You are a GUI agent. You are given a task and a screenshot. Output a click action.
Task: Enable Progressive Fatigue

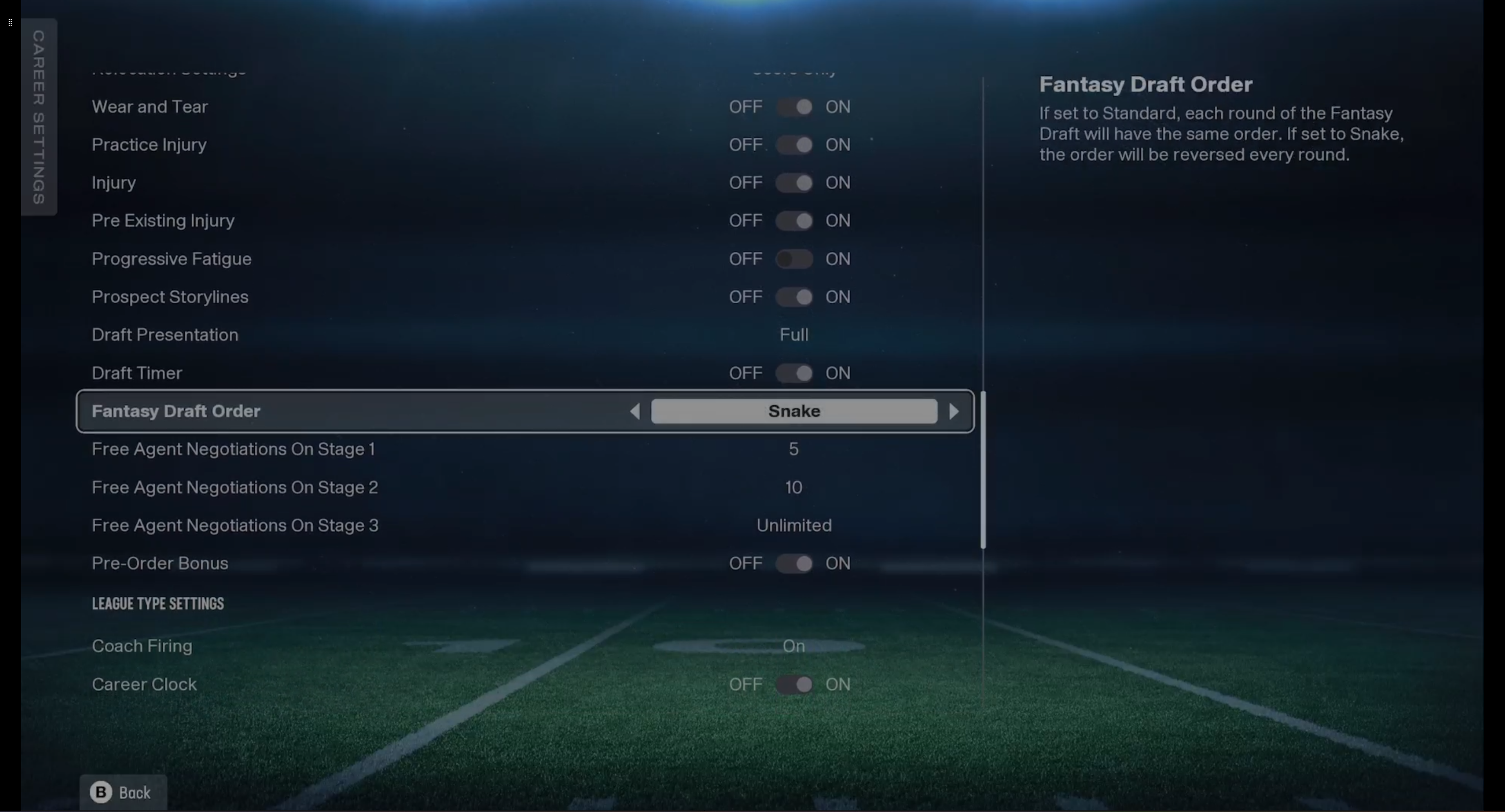pyautogui.click(x=795, y=259)
